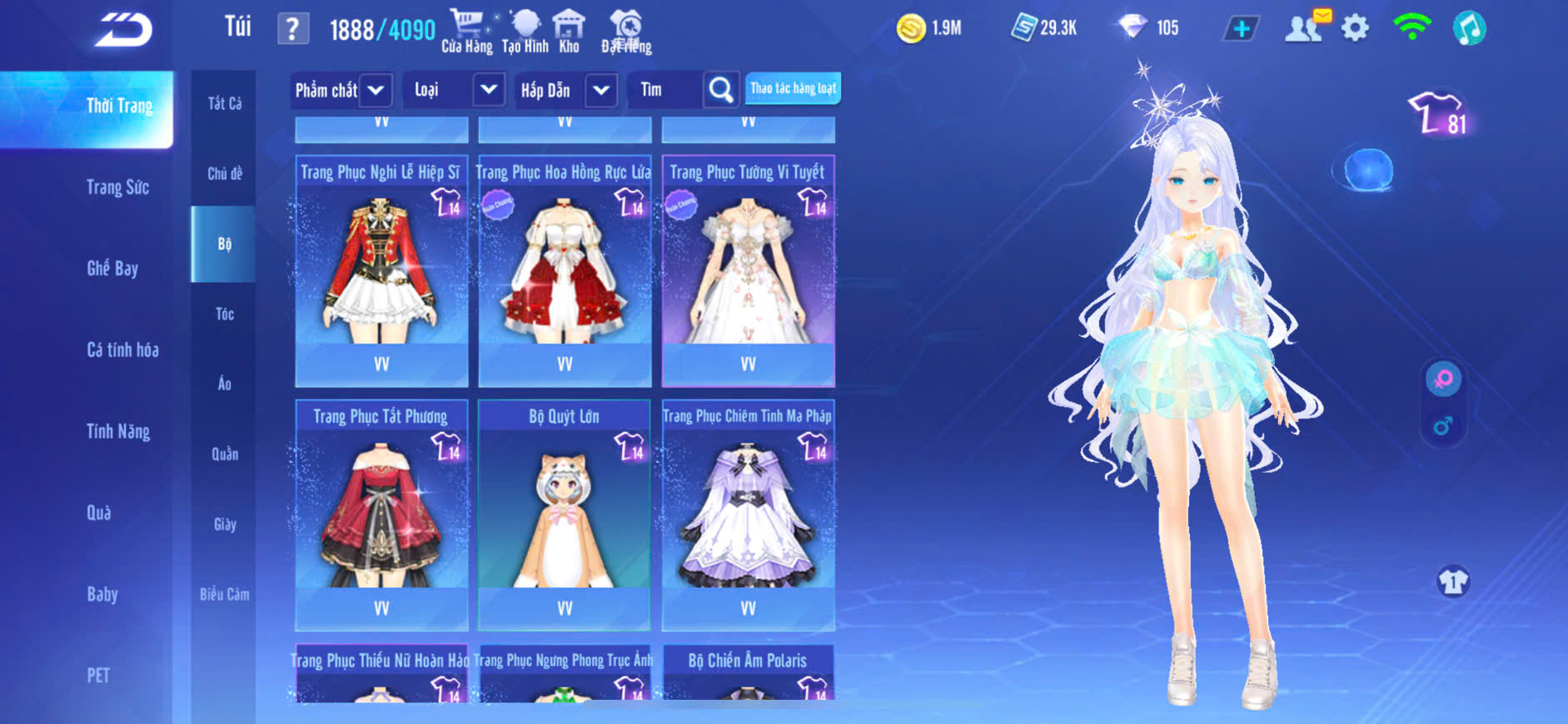Open the question mark help button
This screenshot has height=724, width=1568.
click(292, 30)
